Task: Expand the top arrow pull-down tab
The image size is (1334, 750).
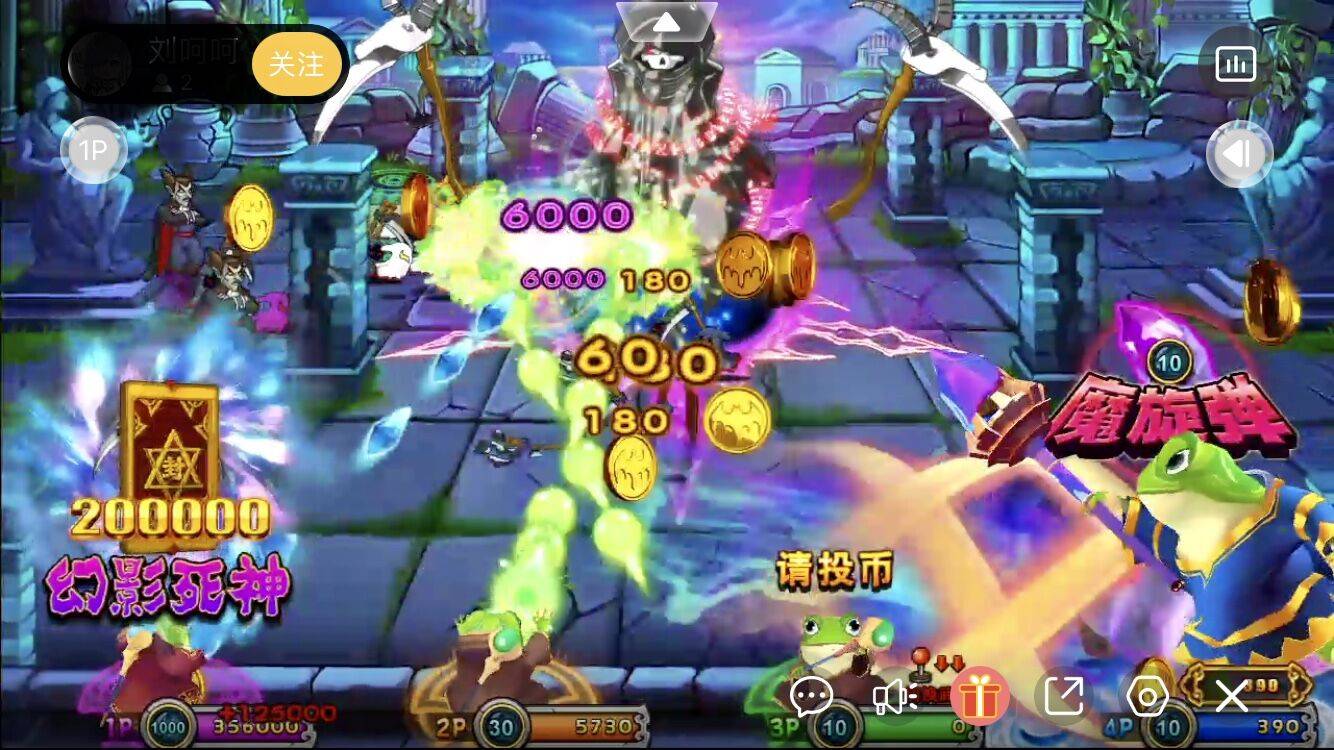Action: pyautogui.click(x=667, y=20)
